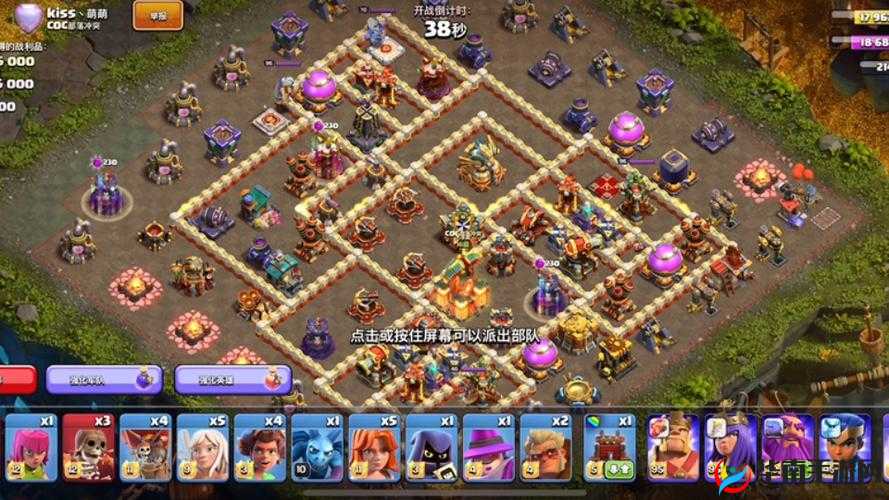This screenshot has width=889, height=500.
Task: Choose the orange-mohawk troop card
Action: (x=146, y=447)
